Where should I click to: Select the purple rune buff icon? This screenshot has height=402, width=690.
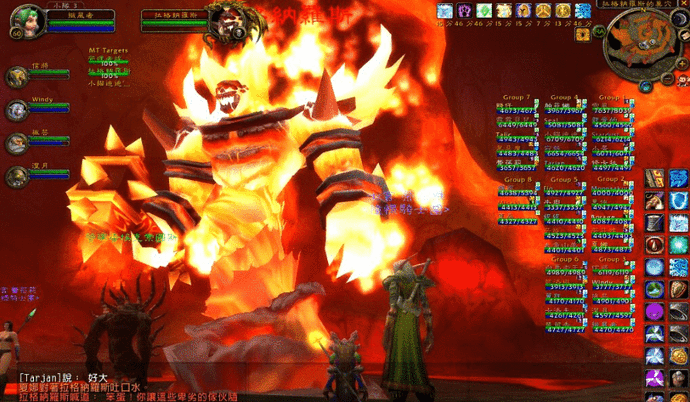click(x=464, y=10)
